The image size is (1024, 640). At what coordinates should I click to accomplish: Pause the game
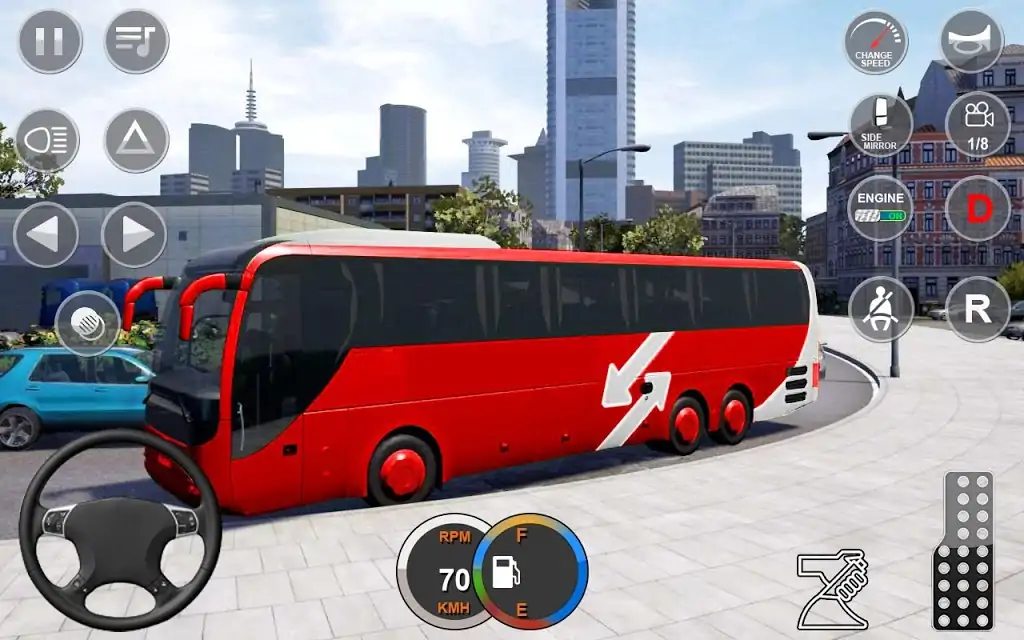49,41
